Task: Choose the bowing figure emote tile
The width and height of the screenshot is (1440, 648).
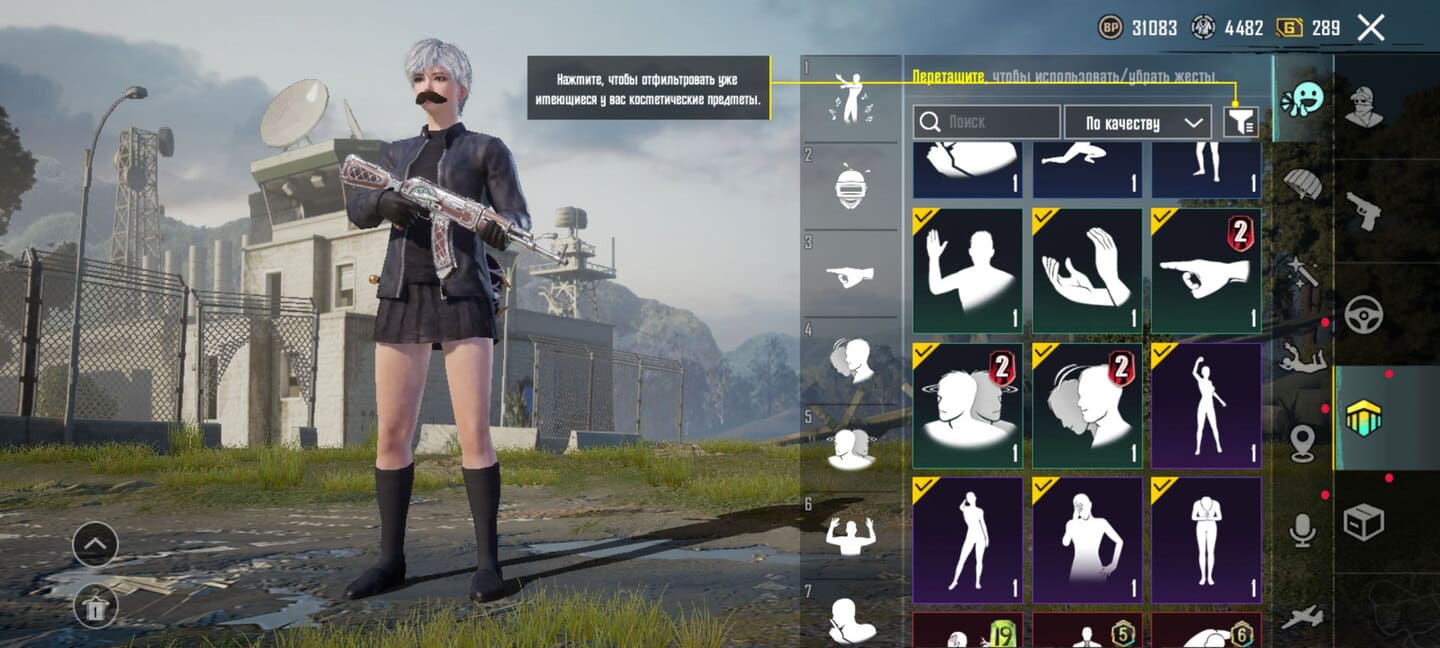Action: click(x=1206, y=540)
